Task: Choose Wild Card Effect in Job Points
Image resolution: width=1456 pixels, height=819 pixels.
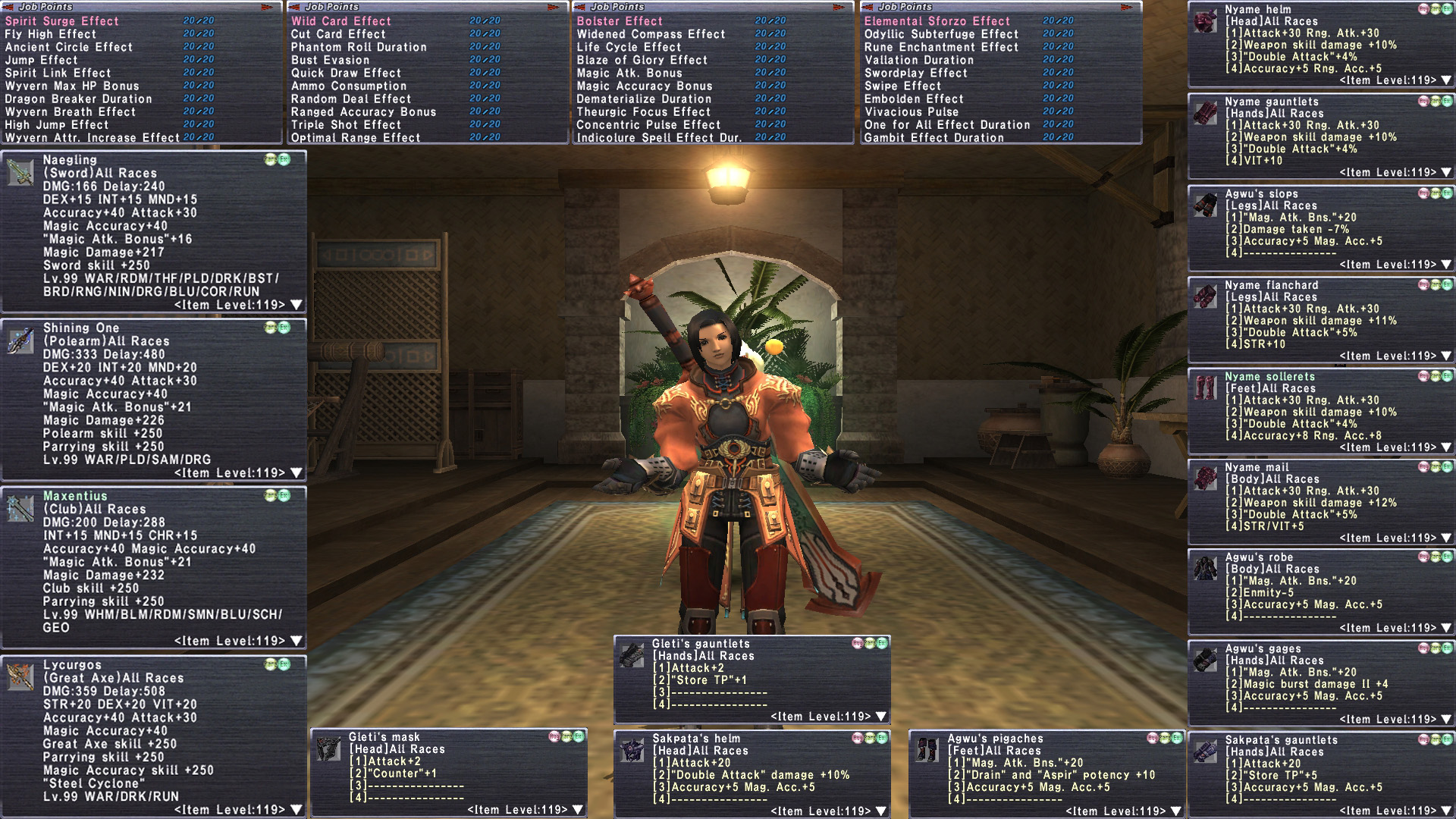Action: point(341,21)
